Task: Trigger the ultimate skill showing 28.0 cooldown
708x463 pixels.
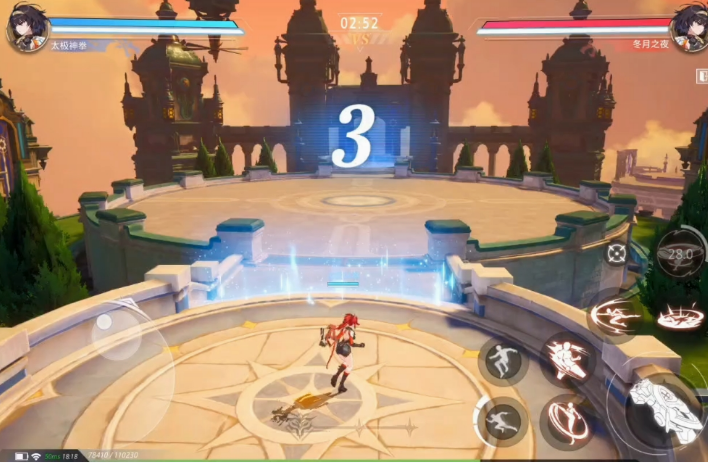Action: click(x=680, y=256)
